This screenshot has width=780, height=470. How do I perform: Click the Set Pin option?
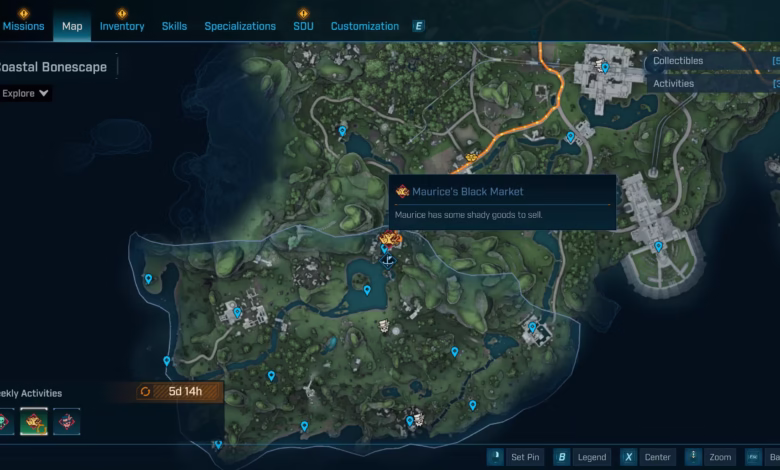coord(515,457)
